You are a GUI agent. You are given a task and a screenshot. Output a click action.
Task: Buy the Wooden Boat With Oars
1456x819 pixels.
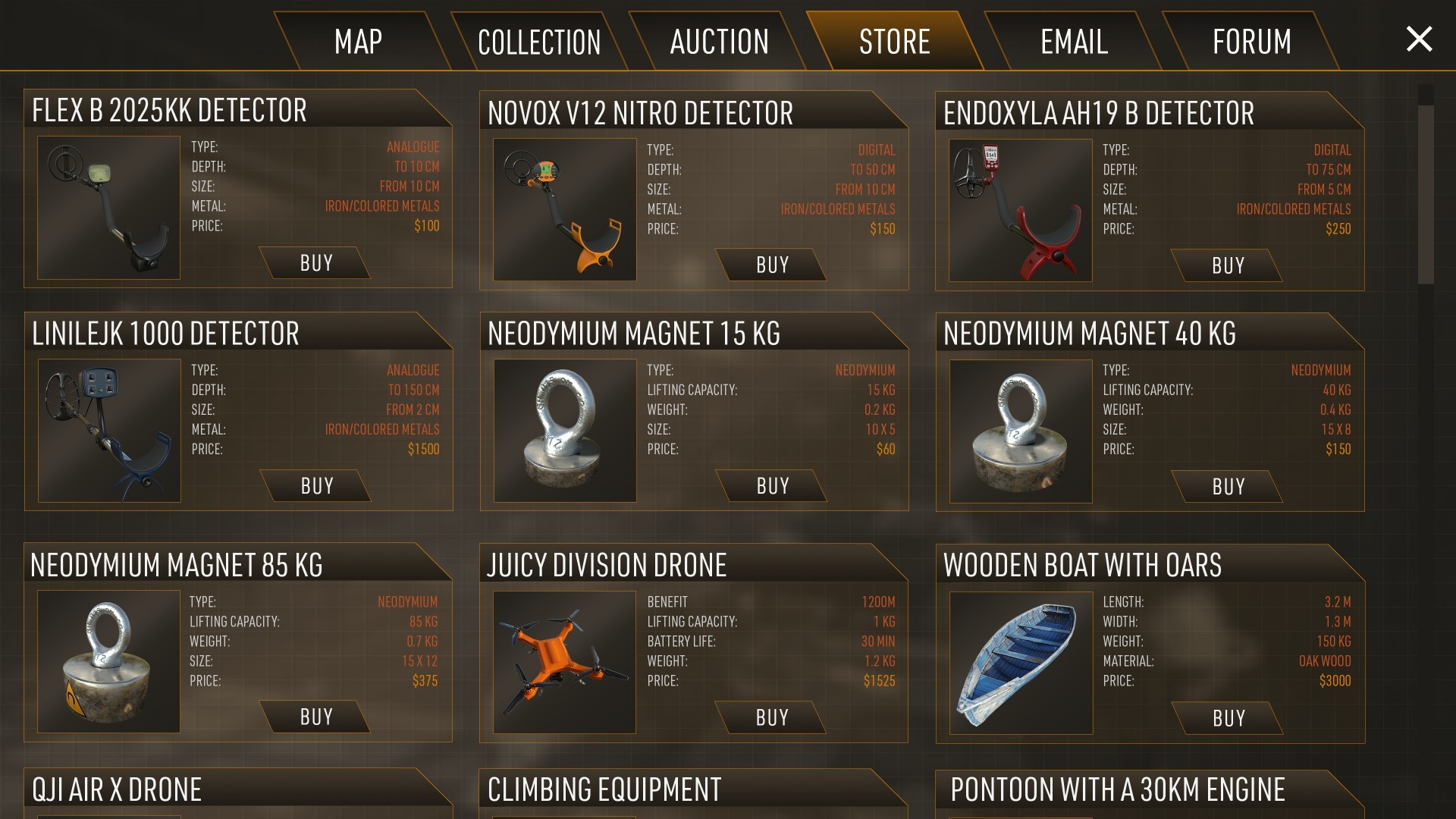(x=1228, y=718)
